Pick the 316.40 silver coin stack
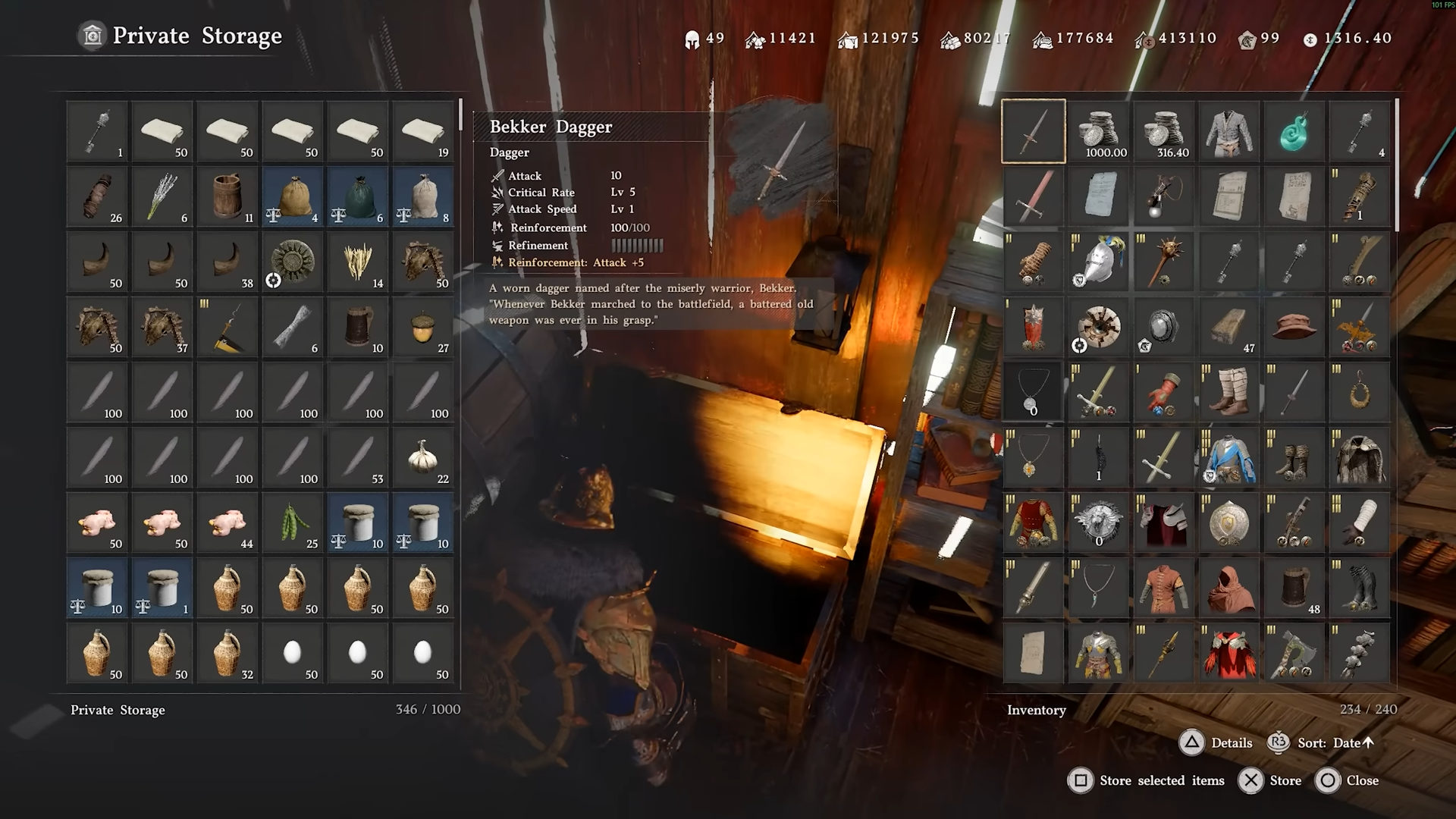The image size is (1456, 819). pos(1163,131)
